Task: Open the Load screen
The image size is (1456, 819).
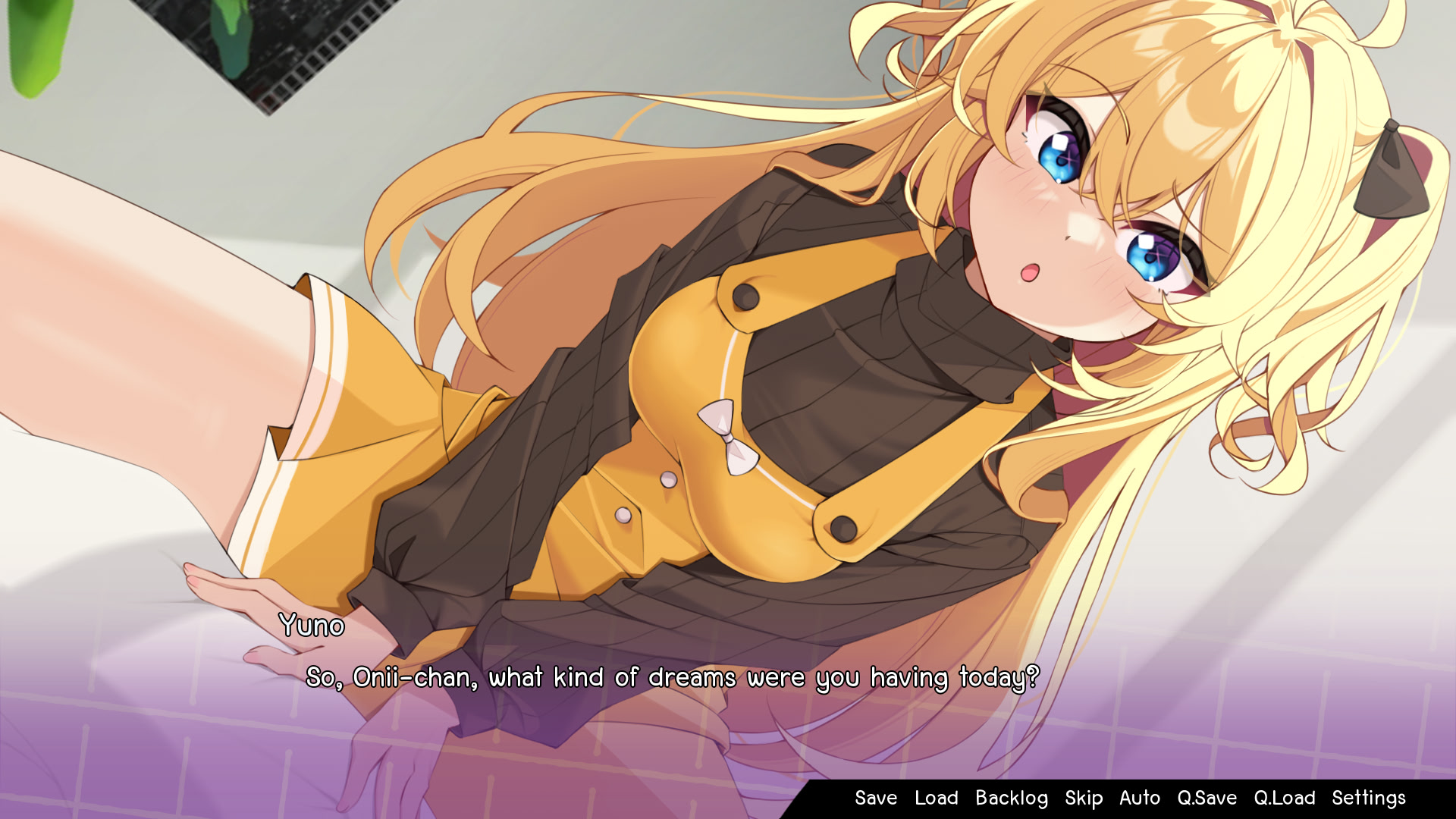Action: click(x=936, y=798)
